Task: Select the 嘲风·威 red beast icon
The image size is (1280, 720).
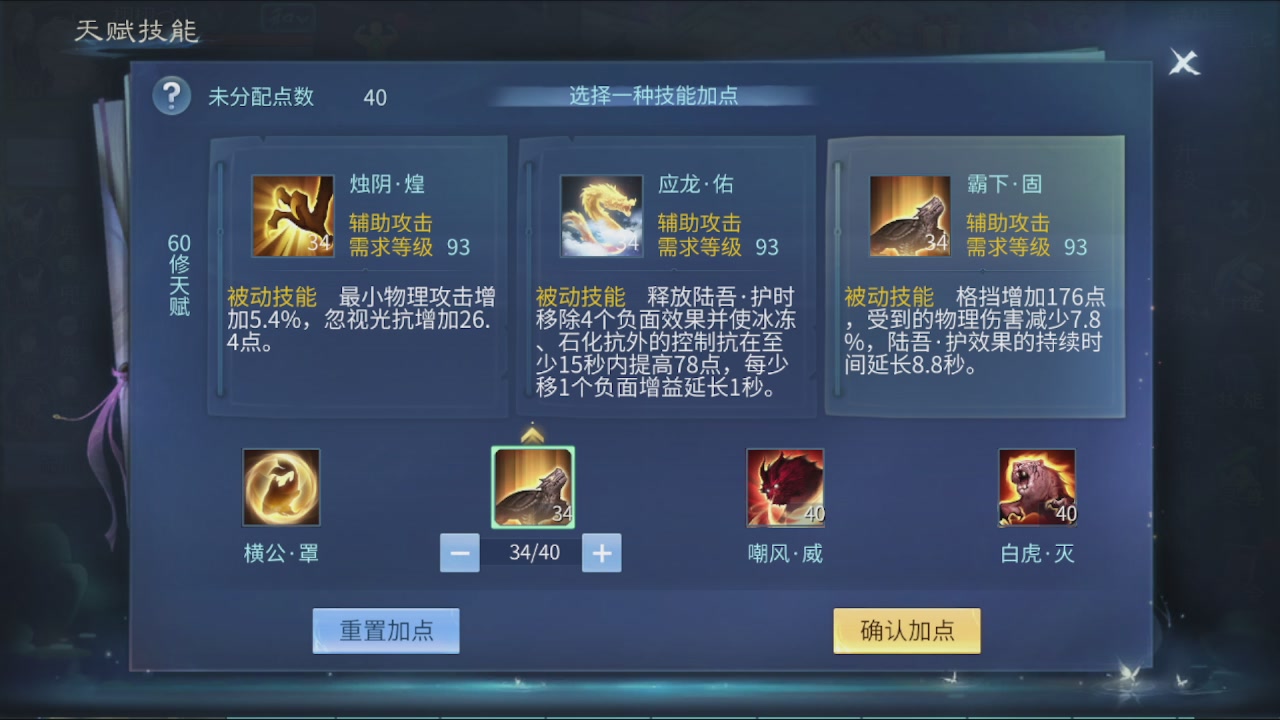Action: pos(786,488)
